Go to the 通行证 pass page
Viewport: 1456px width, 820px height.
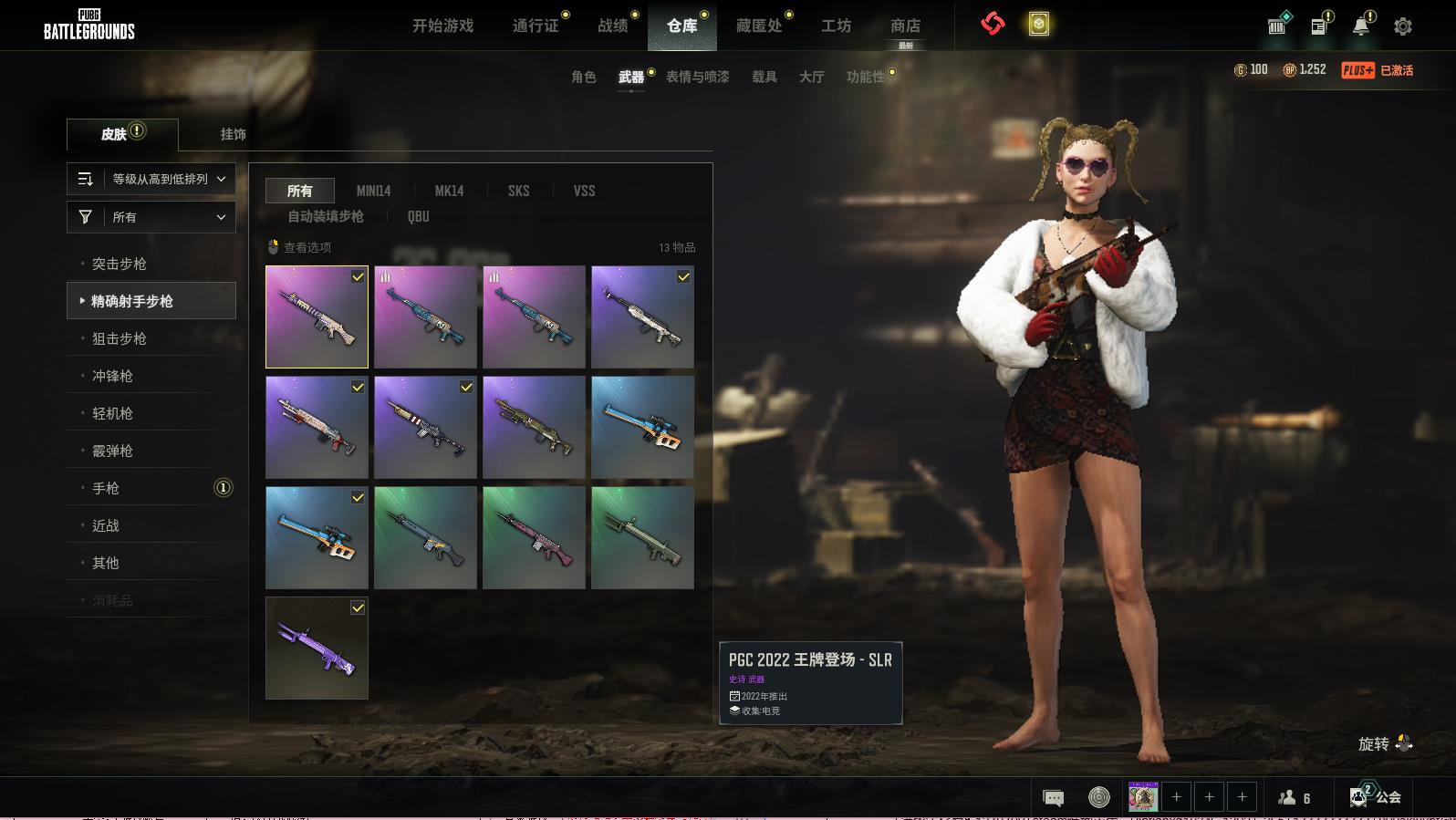coord(536,26)
